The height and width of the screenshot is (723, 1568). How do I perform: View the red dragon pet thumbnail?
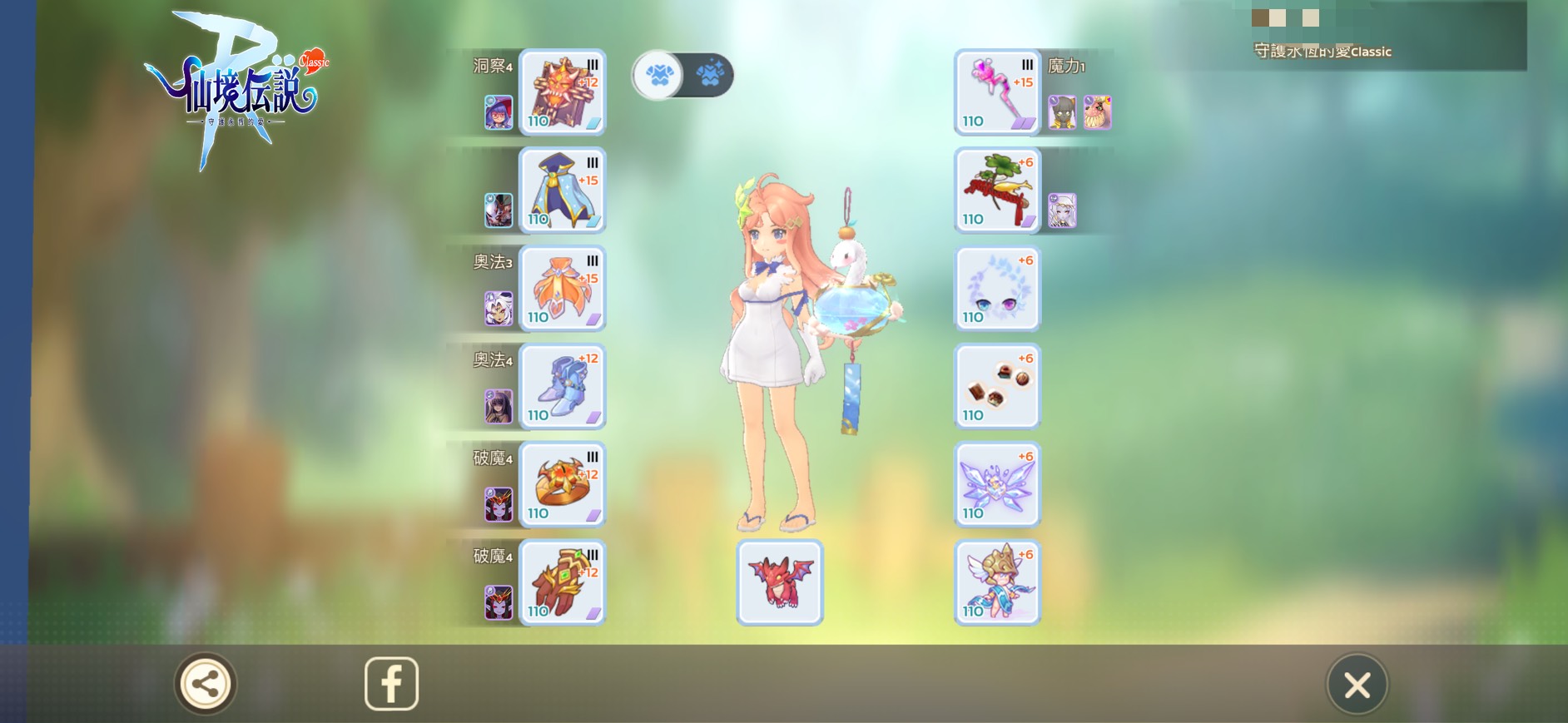click(778, 582)
